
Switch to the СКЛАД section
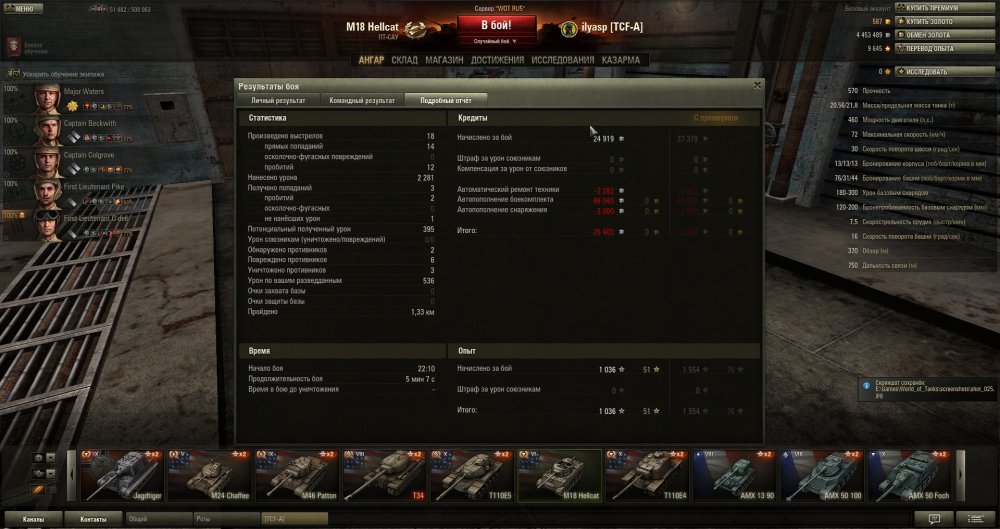click(x=405, y=60)
